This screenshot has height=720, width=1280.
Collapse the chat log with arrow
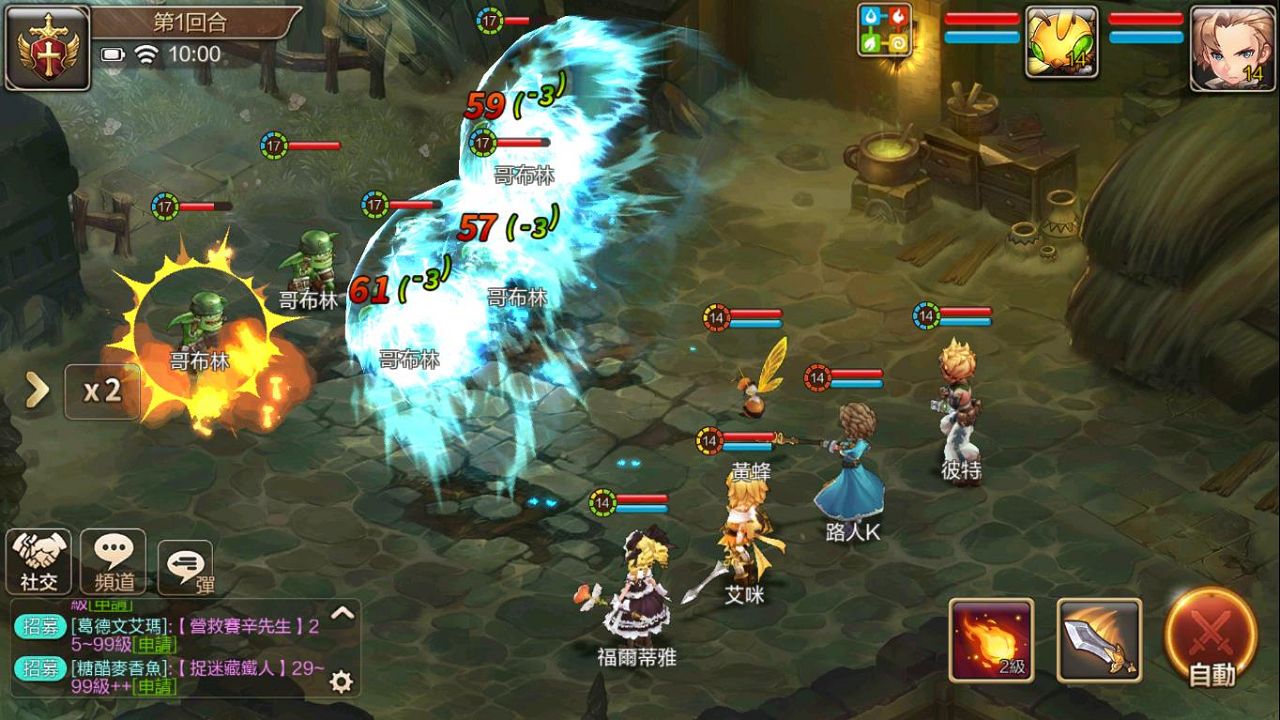pyautogui.click(x=342, y=613)
